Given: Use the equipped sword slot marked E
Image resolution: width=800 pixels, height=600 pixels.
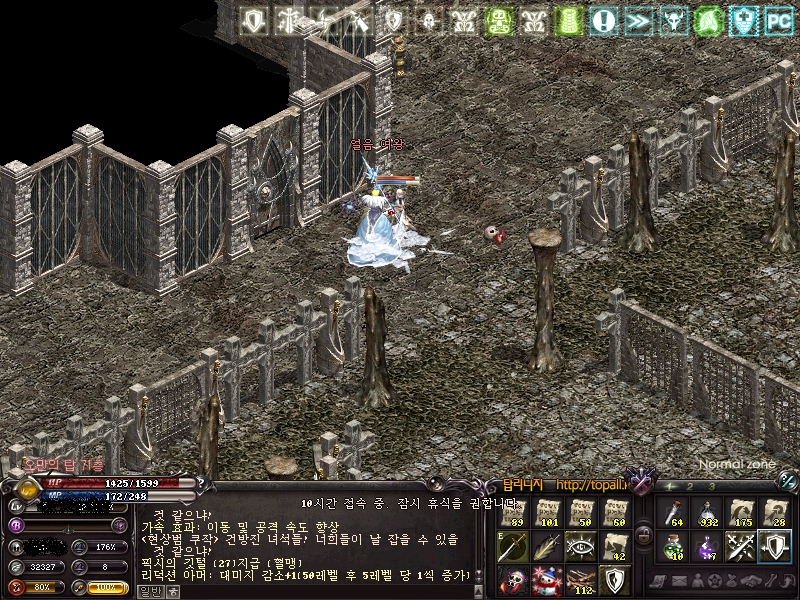Looking at the screenshot, I should (513, 546).
